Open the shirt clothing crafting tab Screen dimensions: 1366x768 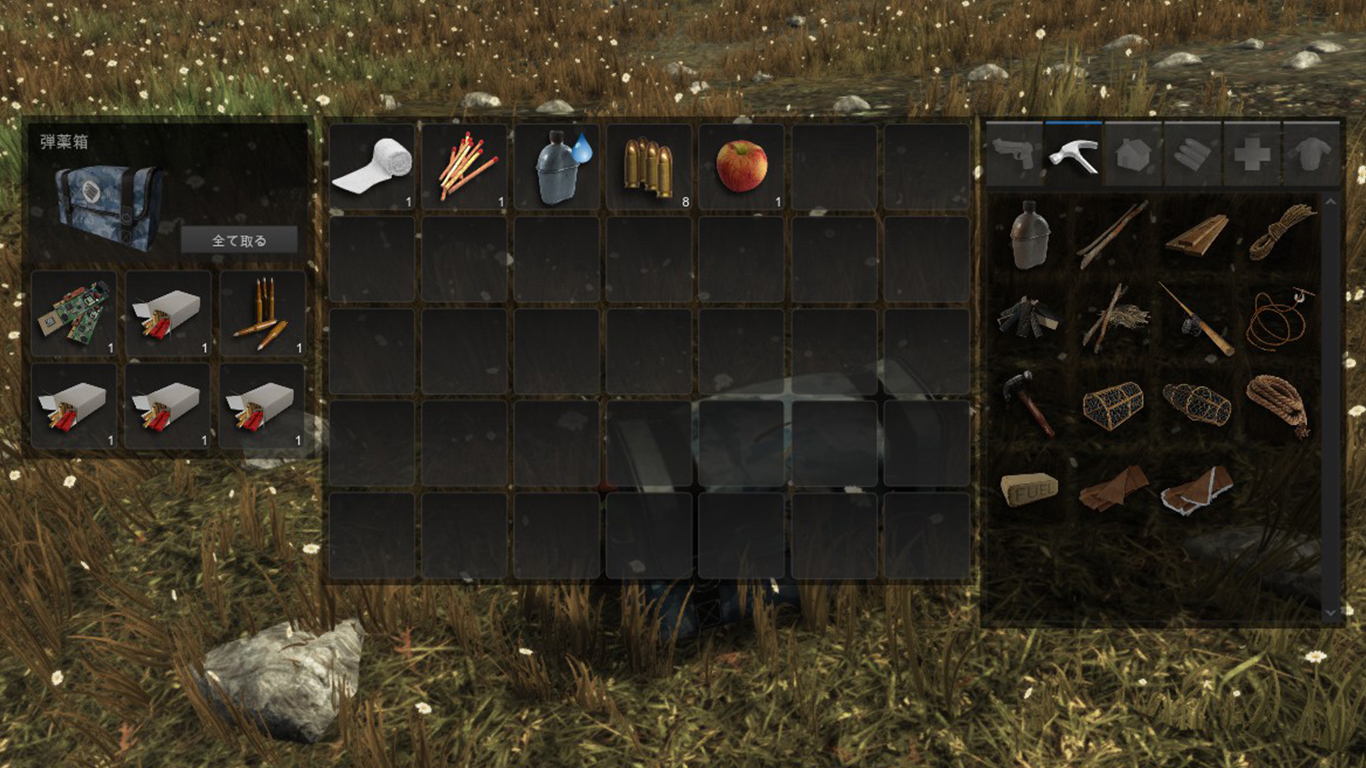point(1311,154)
